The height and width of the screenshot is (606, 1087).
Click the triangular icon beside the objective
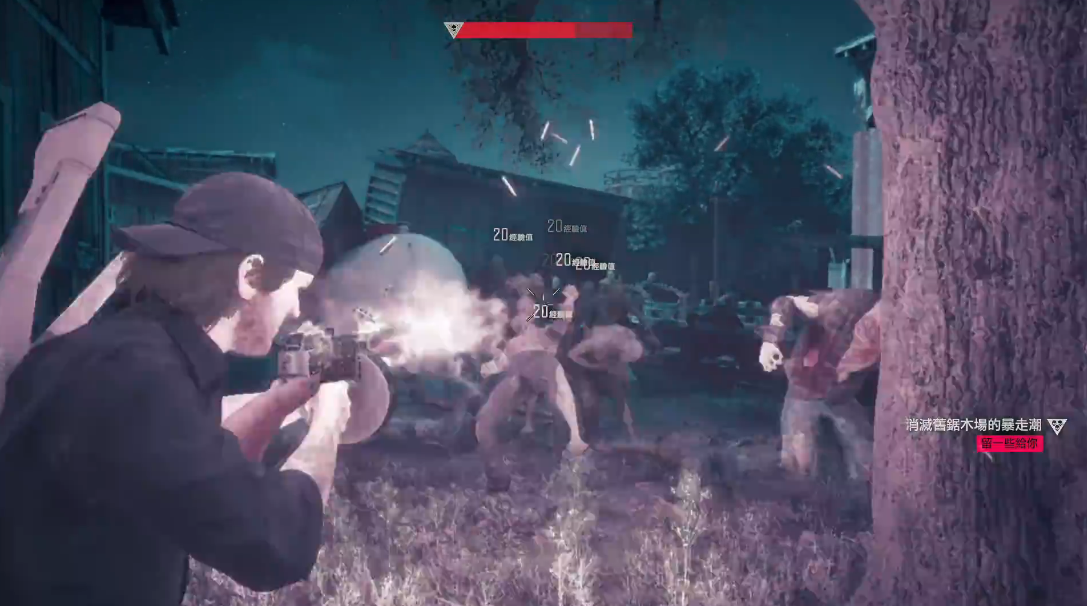click(x=1057, y=427)
